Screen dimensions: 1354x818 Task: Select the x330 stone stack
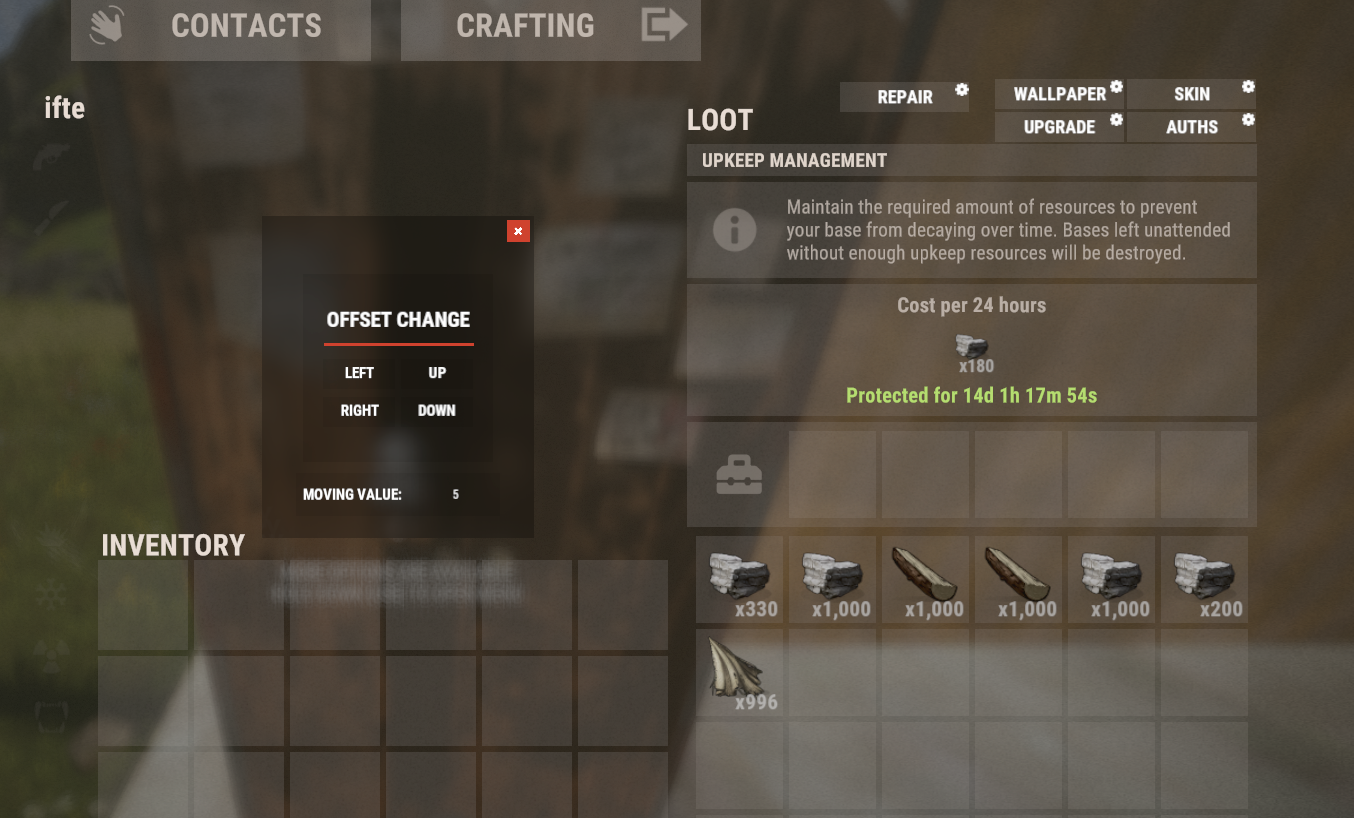click(x=739, y=579)
